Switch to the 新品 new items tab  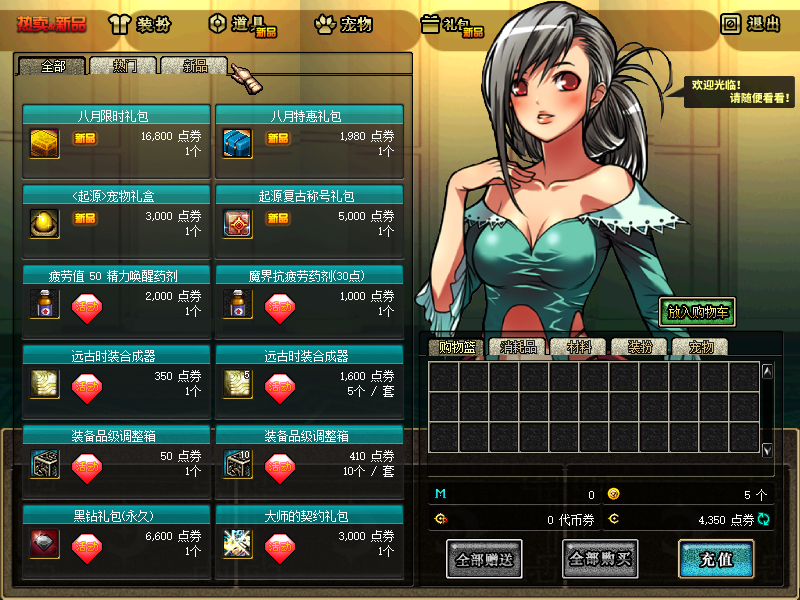coord(194,66)
